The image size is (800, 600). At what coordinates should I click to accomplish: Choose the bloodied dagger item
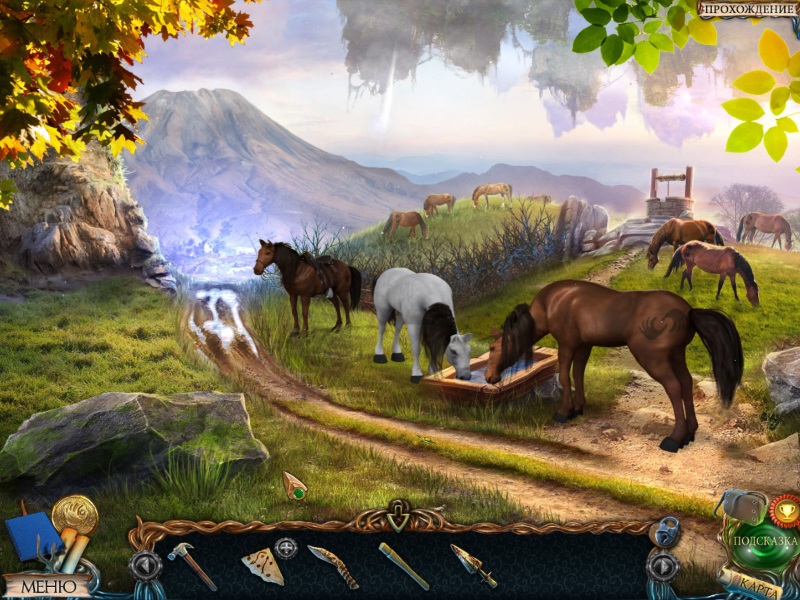(472, 565)
